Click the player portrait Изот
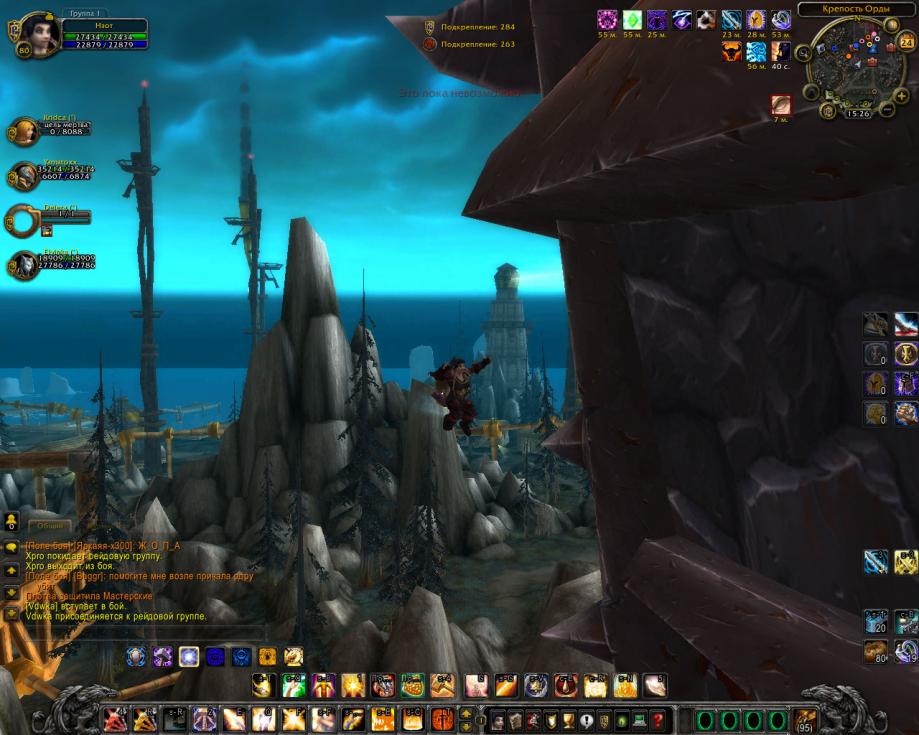The image size is (919, 735). [40, 32]
